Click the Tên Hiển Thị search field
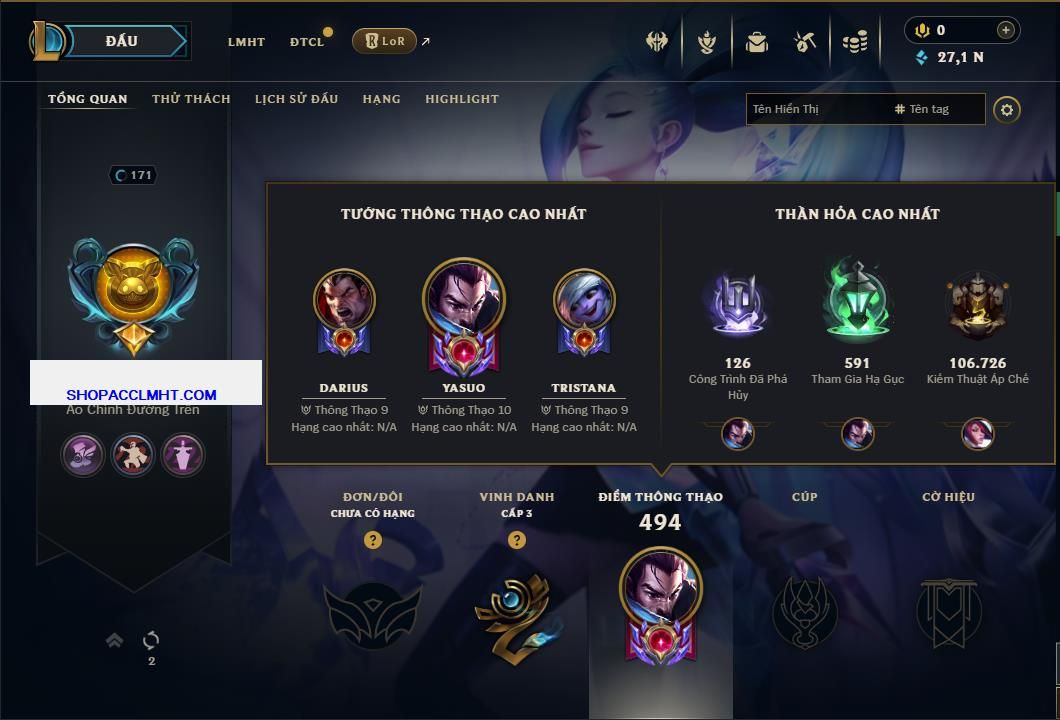This screenshot has height=720, width=1060. click(x=815, y=109)
